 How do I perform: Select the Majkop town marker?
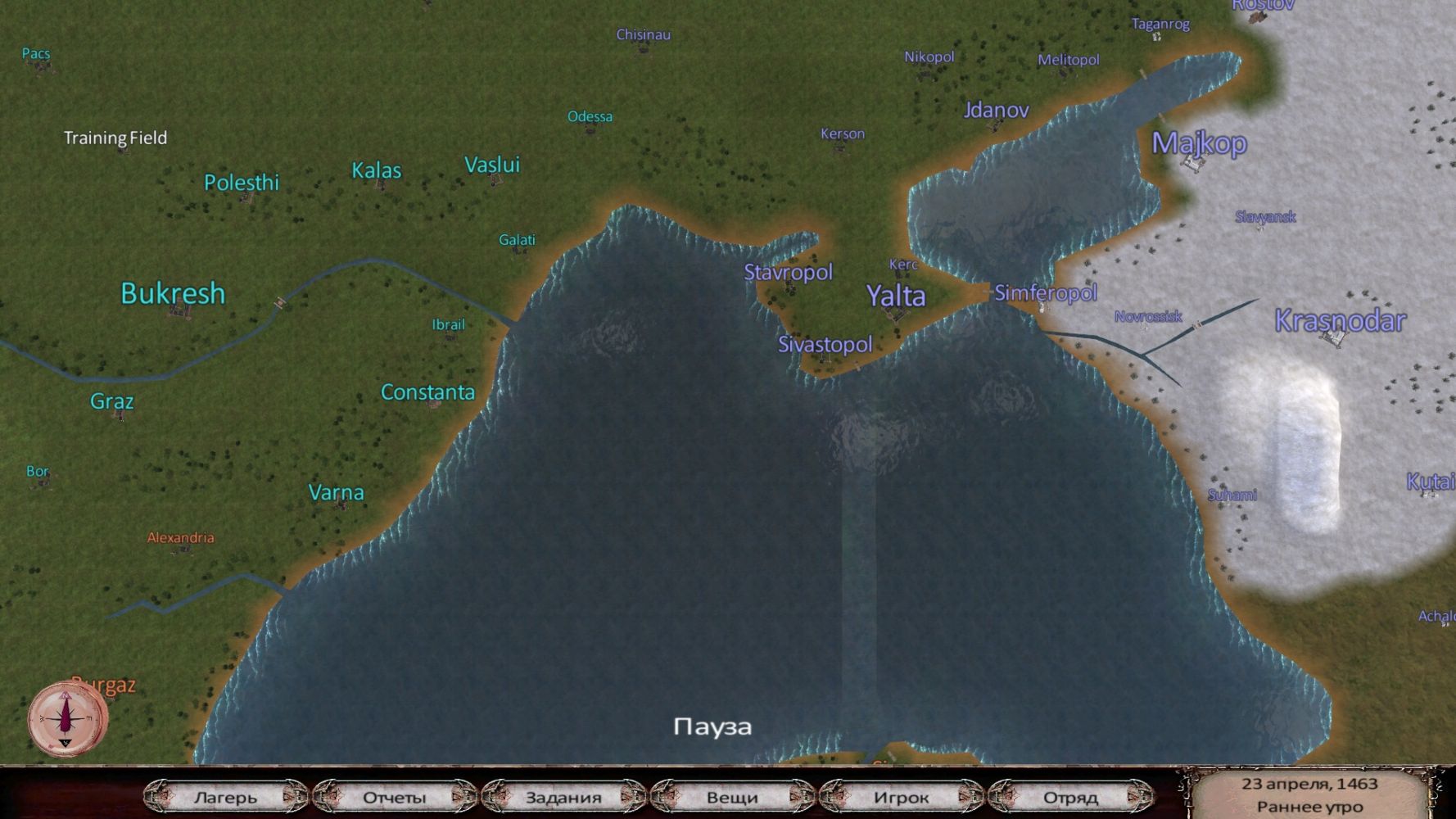tap(1199, 143)
